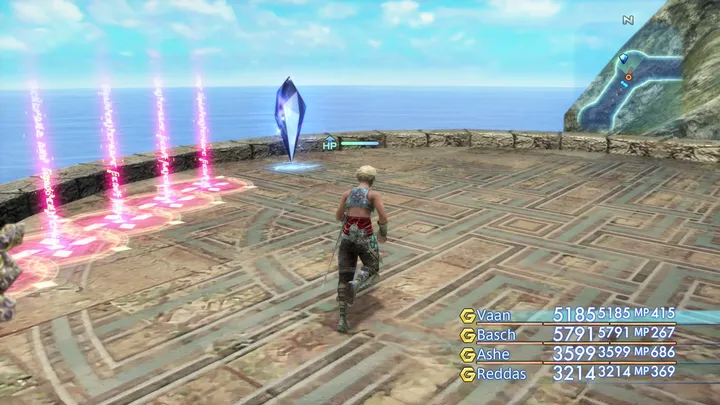Select Vaan in the party list
The width and height of the screenshot is (720, 405).
tap(494, 315)
